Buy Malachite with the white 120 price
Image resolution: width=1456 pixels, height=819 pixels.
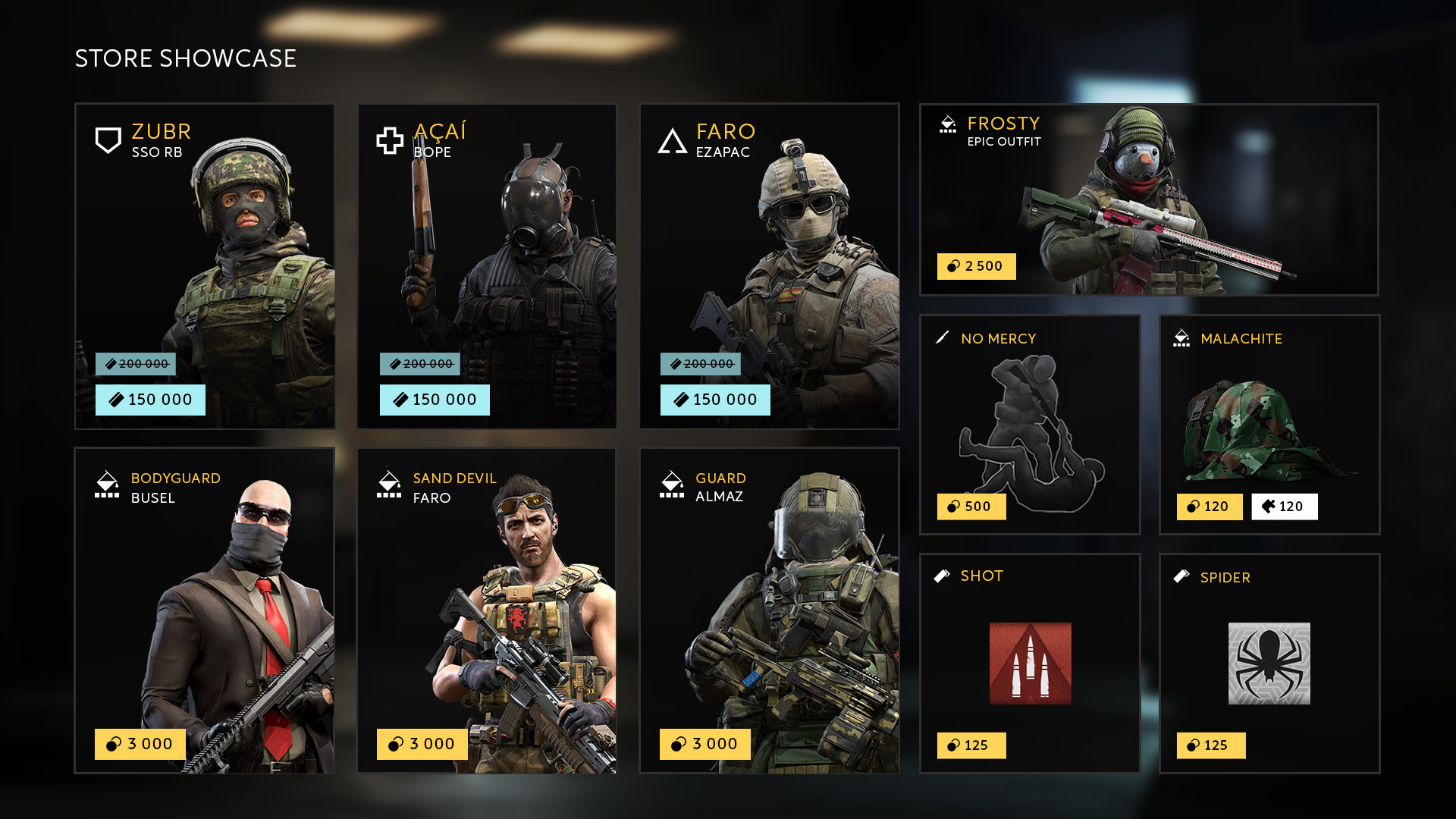click(x=1284, y=507)
